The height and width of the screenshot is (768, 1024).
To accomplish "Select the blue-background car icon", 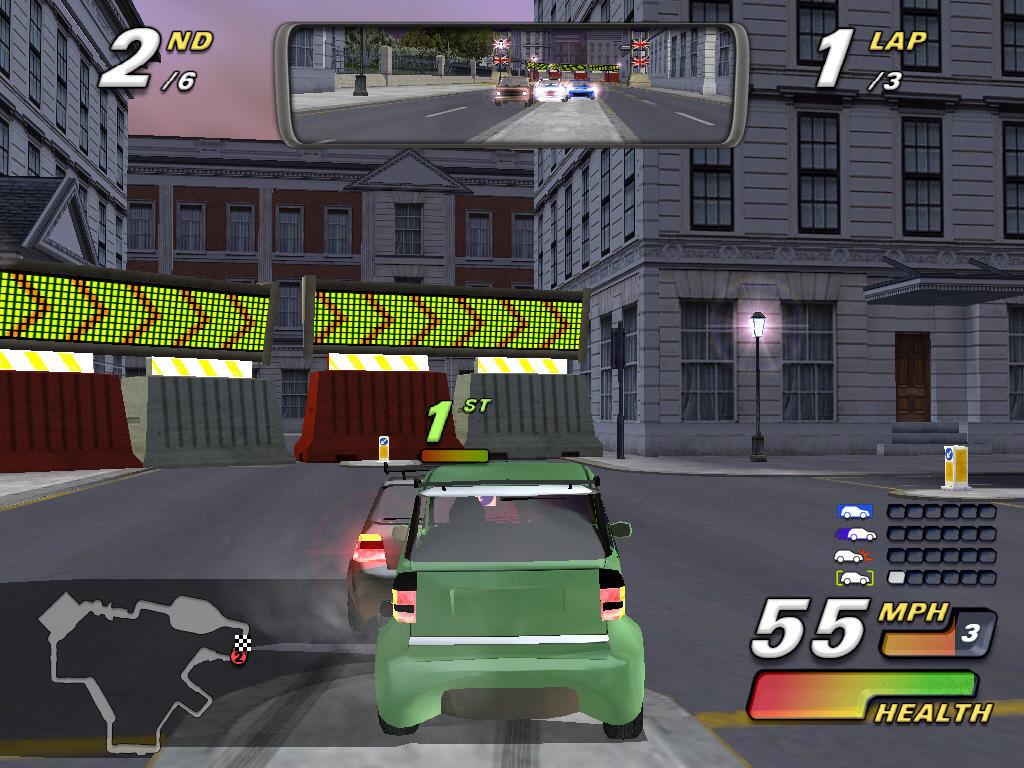I will [855, 512].
